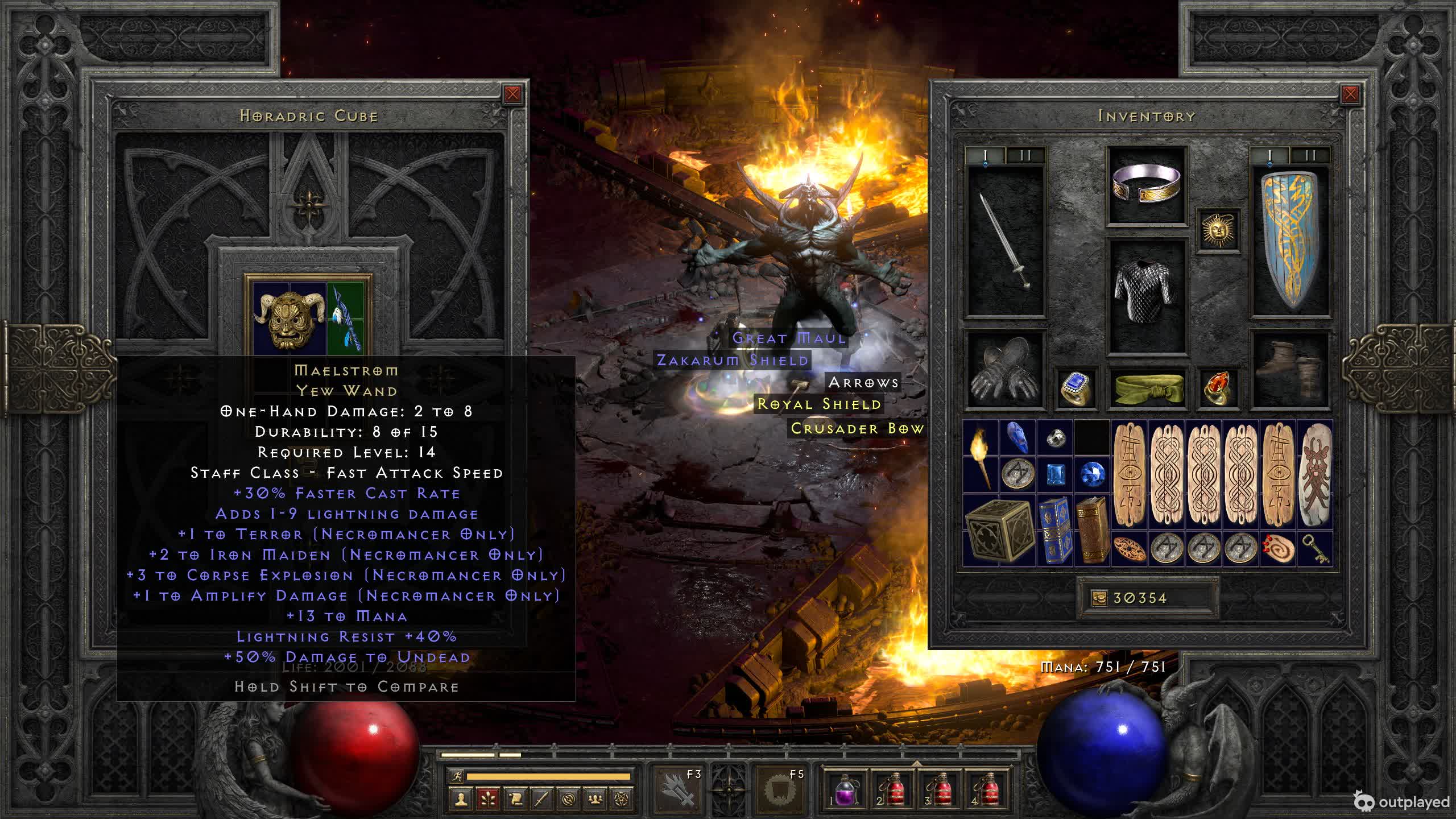Click the equipped circlet helm slot

point(1147,185)
